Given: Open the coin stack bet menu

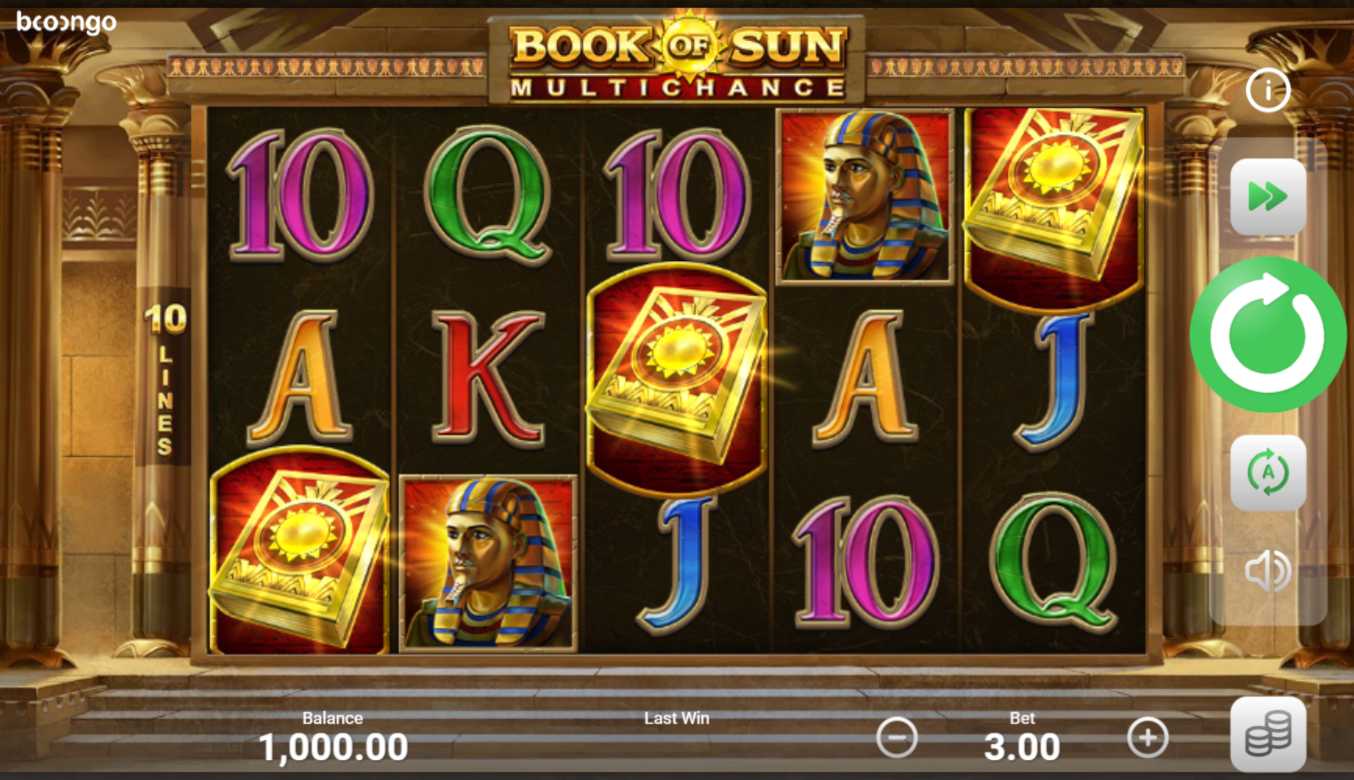Looking at the screenshot, I should pyautogui.click(x=1267, y=735).
